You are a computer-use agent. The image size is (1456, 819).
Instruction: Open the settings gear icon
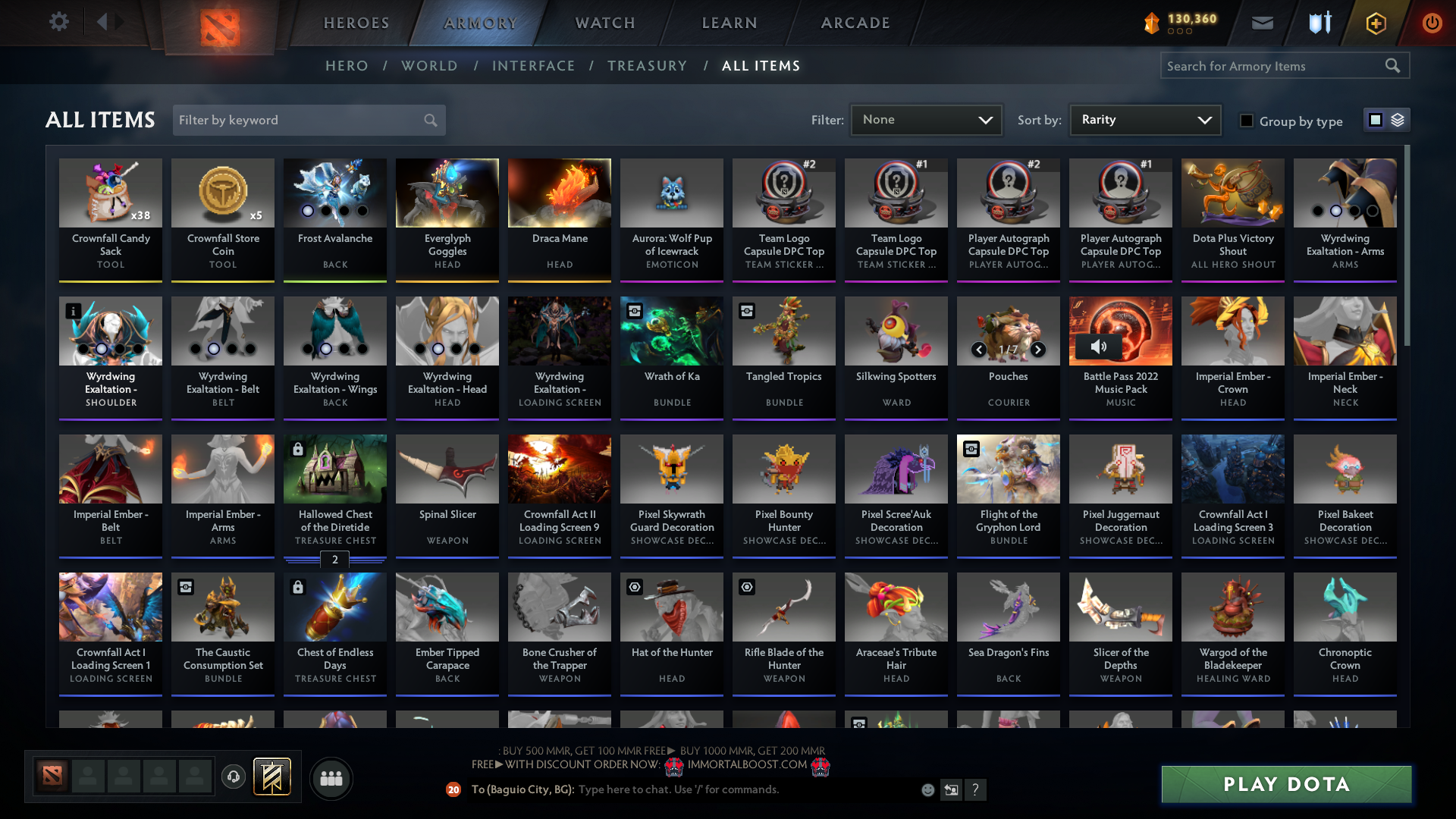coord(59,21)
